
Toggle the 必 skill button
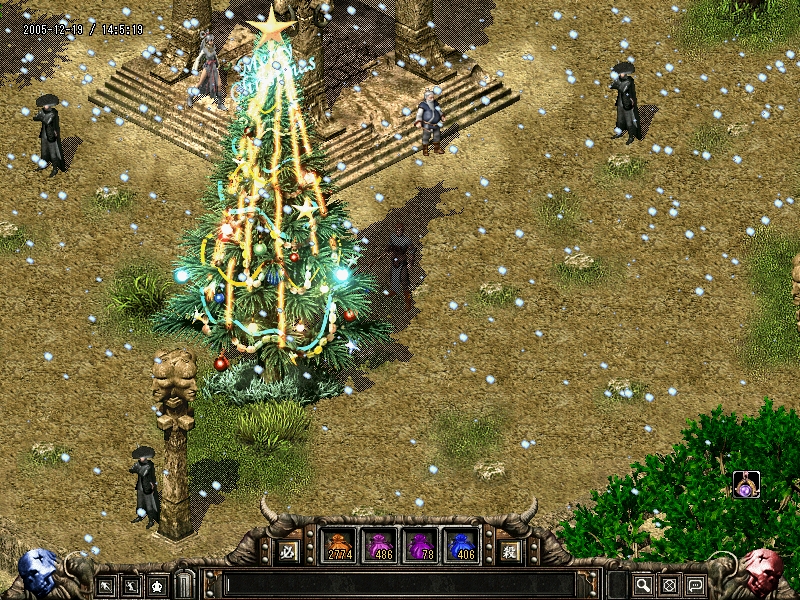click(287, 550)
